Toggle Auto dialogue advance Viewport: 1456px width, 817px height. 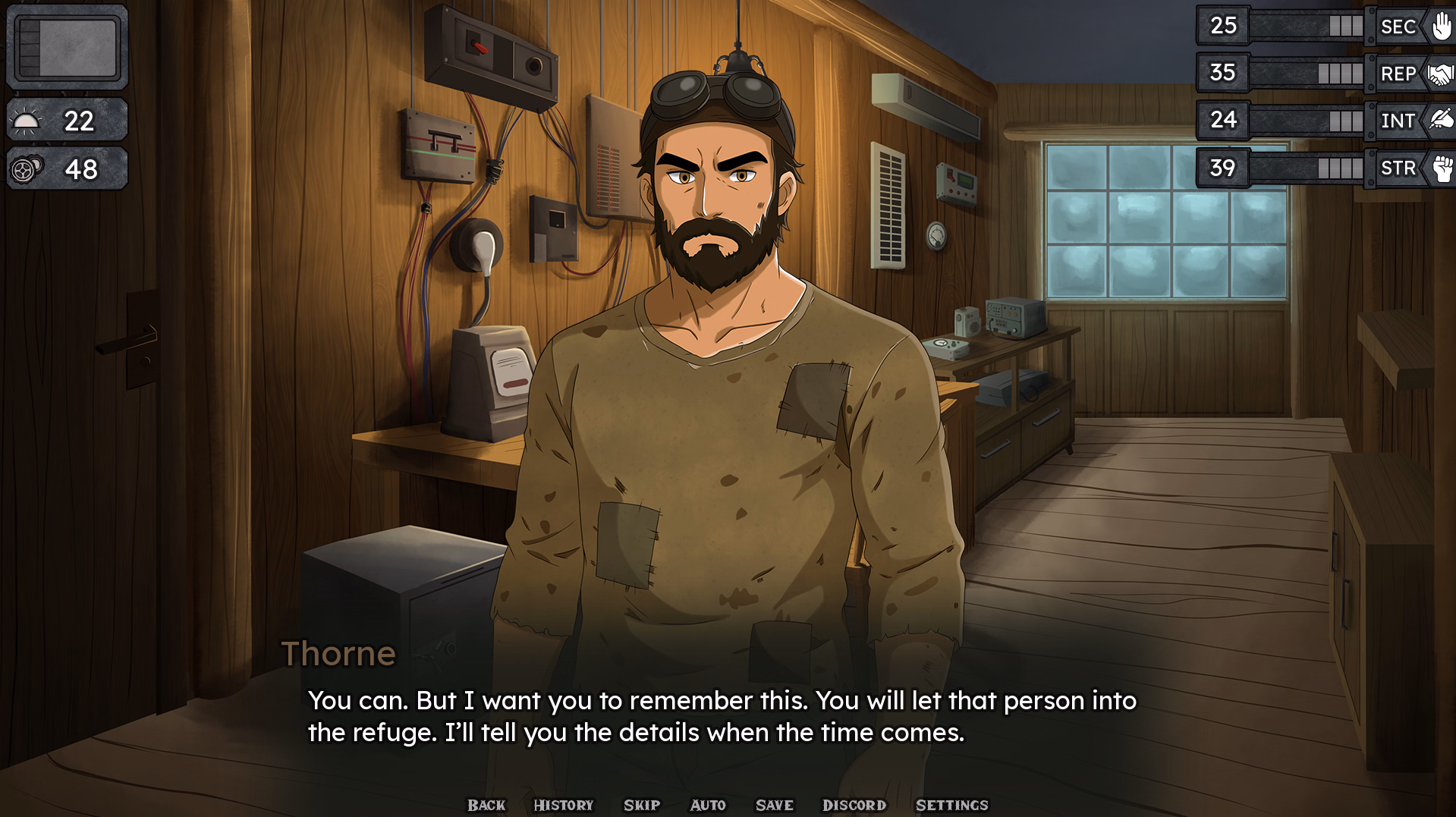(708, 805)
